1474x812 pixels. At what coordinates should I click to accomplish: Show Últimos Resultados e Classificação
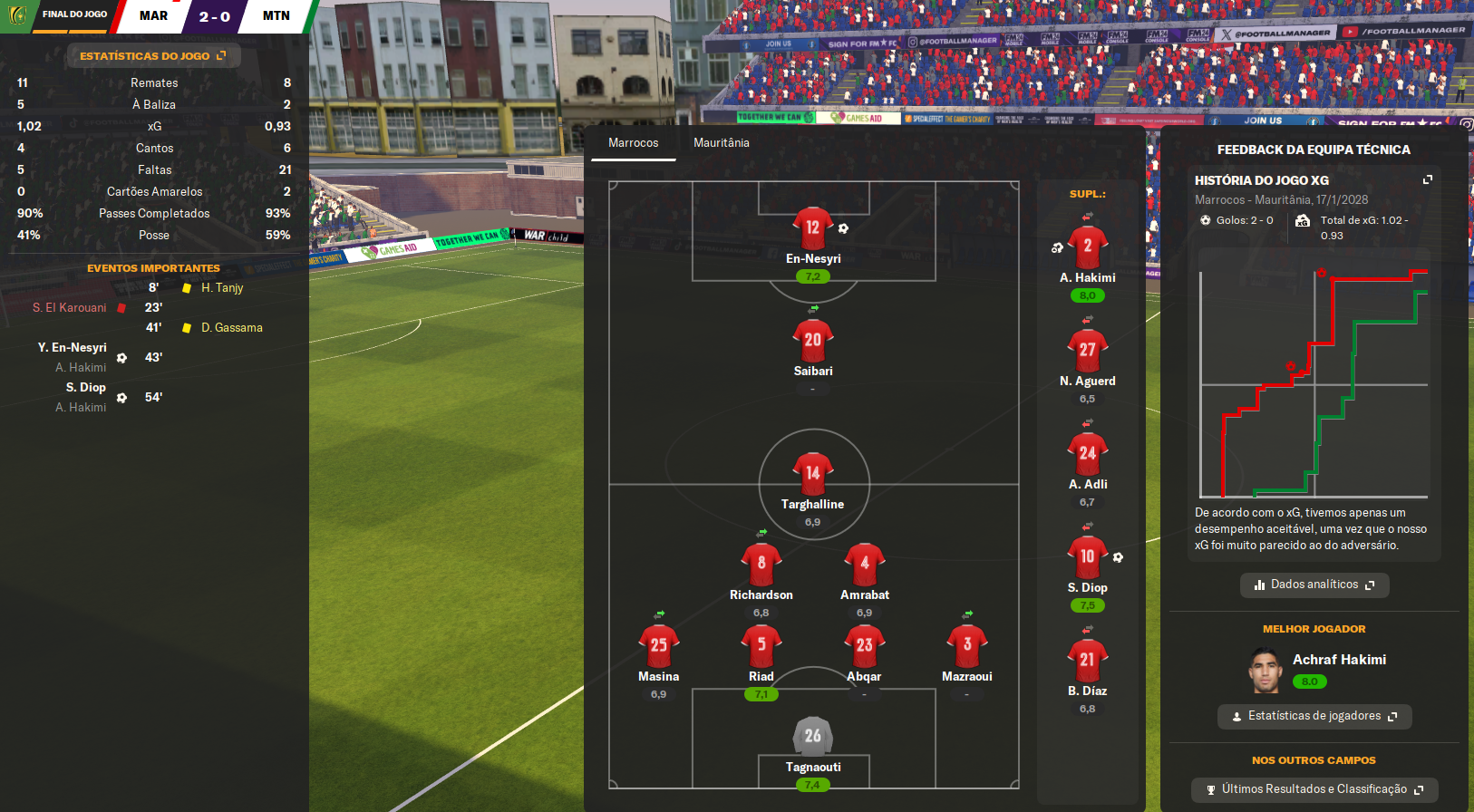tap(1314, 789)
